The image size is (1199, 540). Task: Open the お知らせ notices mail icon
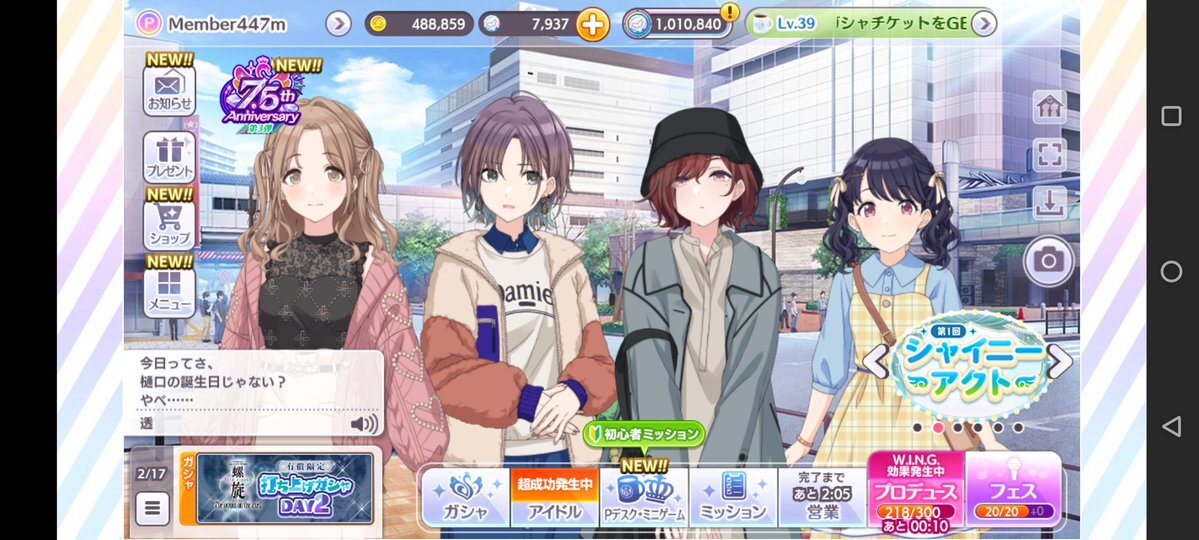click(x=169, y=88)
